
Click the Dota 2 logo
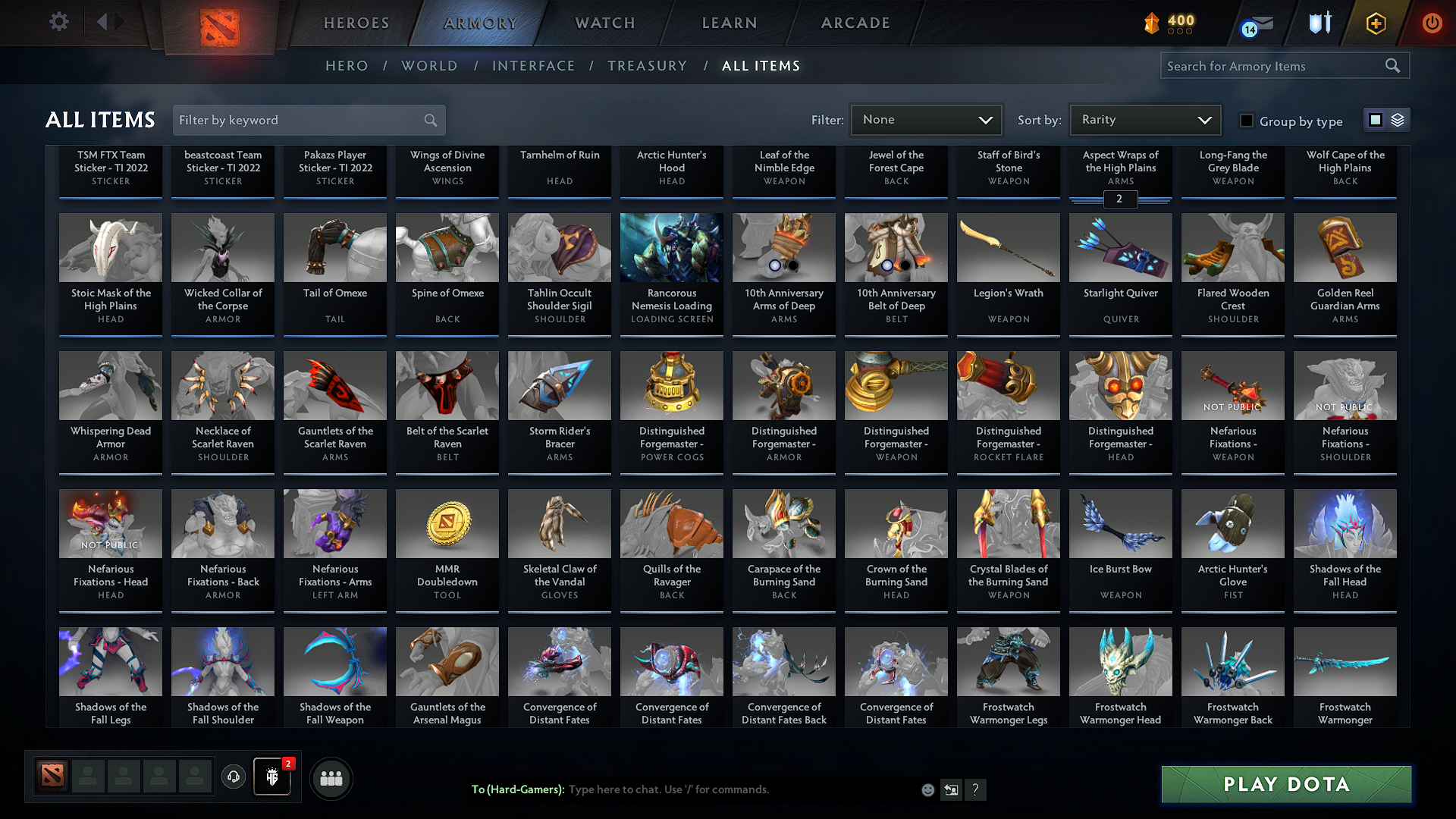(220, 27)
